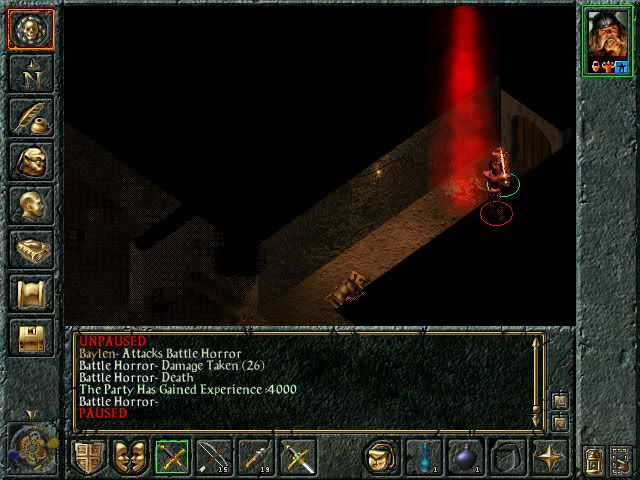Open special abilities with the star button
The image size is (640, 480).
click(x=549, y=457)
